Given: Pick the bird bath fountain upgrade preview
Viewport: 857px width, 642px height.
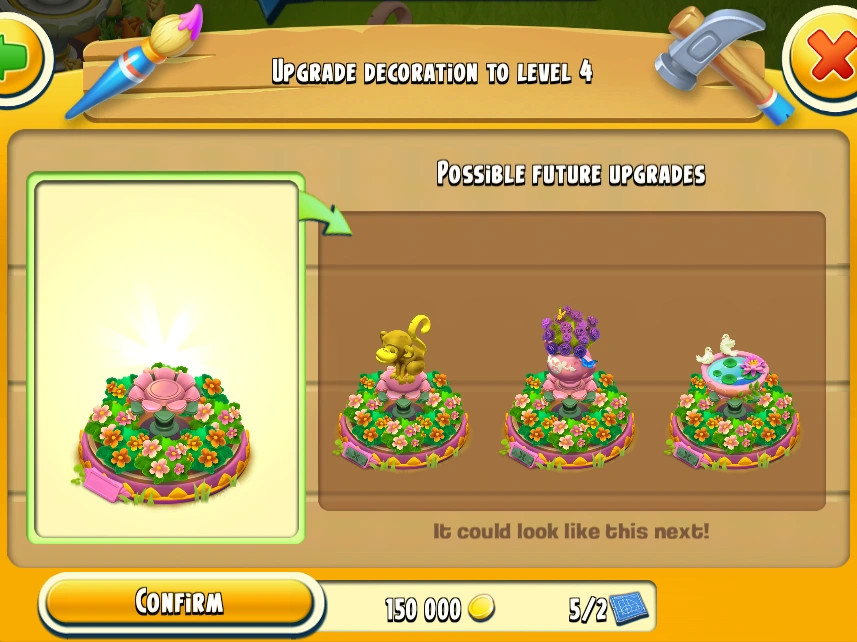Looking at the screenshot, I should pyautogui.click(x=732, y=402).
